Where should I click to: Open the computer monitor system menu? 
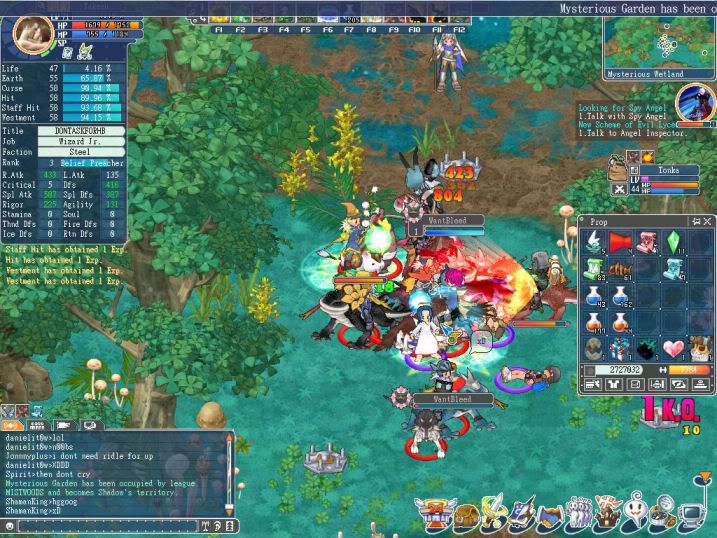coord(690,517)
